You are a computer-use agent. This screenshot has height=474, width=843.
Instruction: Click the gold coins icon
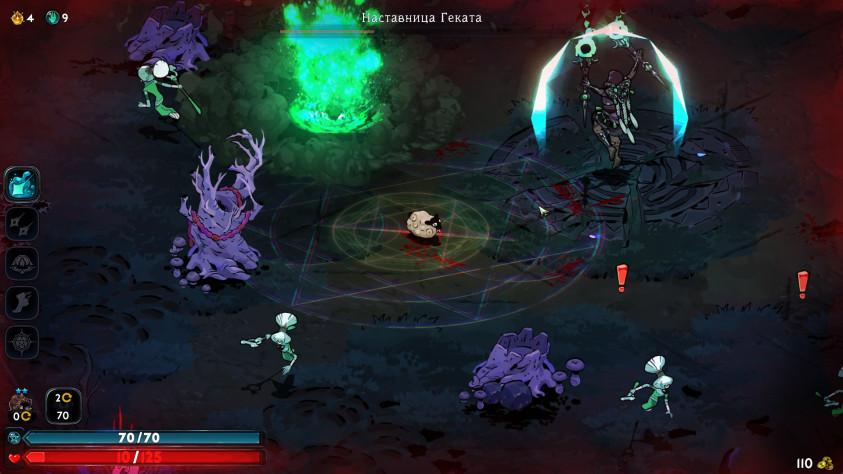coord(825,463)
